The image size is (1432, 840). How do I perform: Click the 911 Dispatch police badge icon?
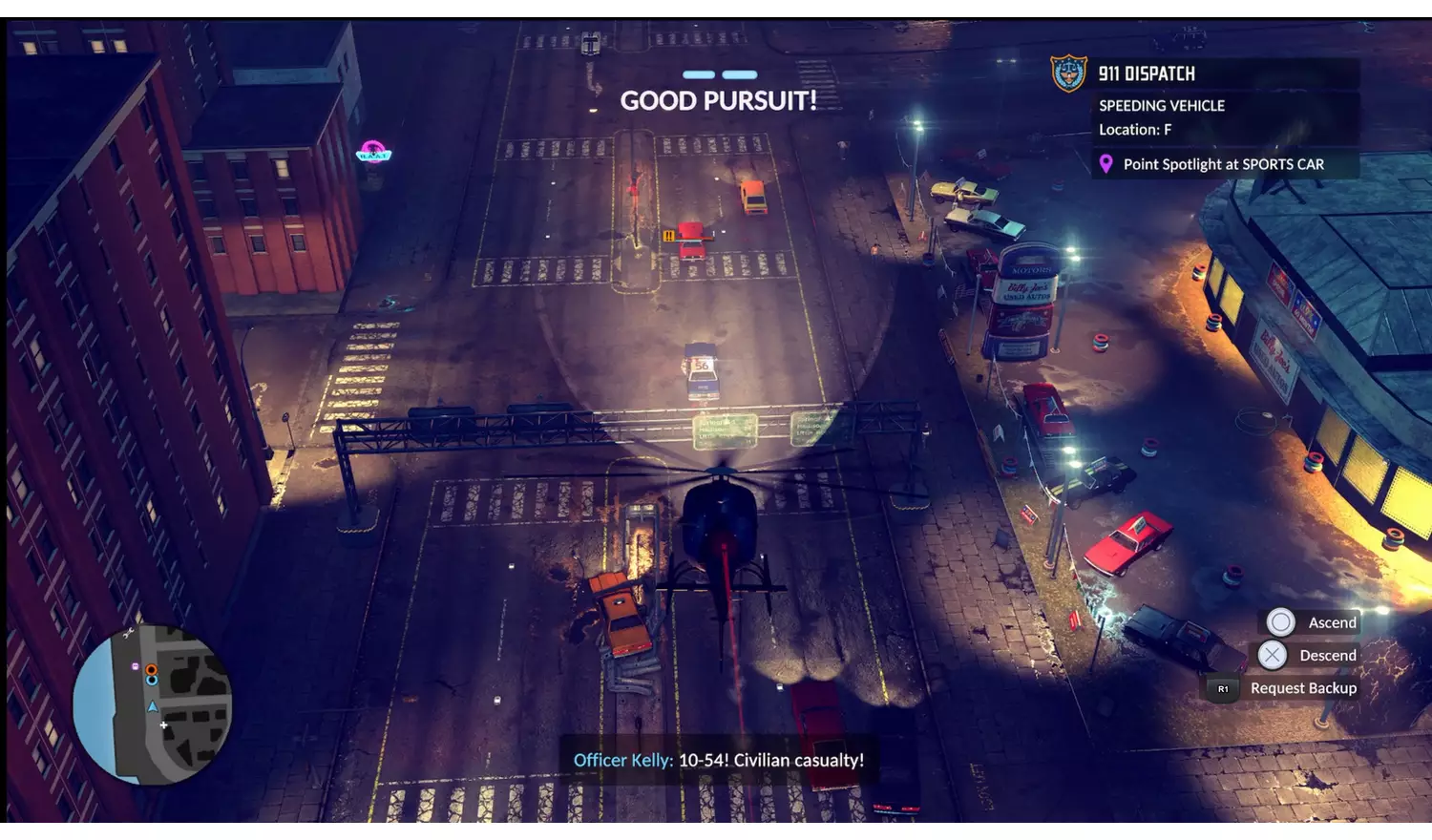[x=1068, y=73]
